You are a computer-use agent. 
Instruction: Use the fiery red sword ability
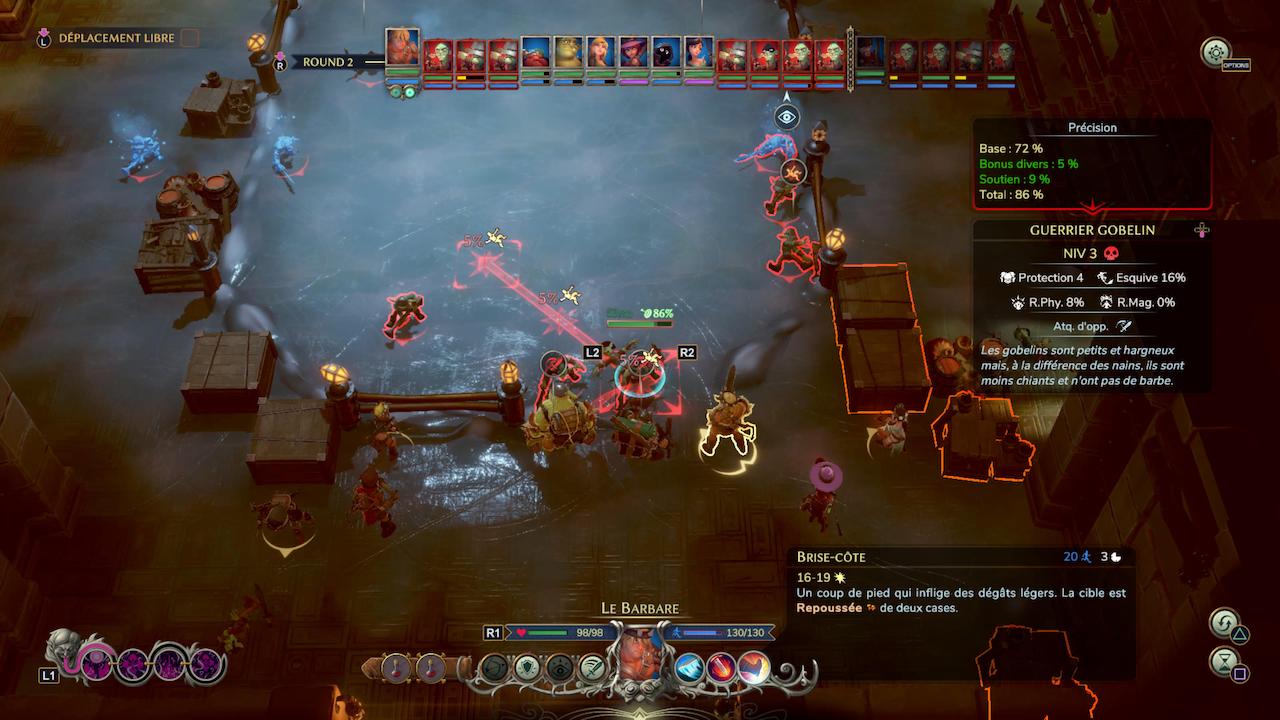click(x=721, y=668)
